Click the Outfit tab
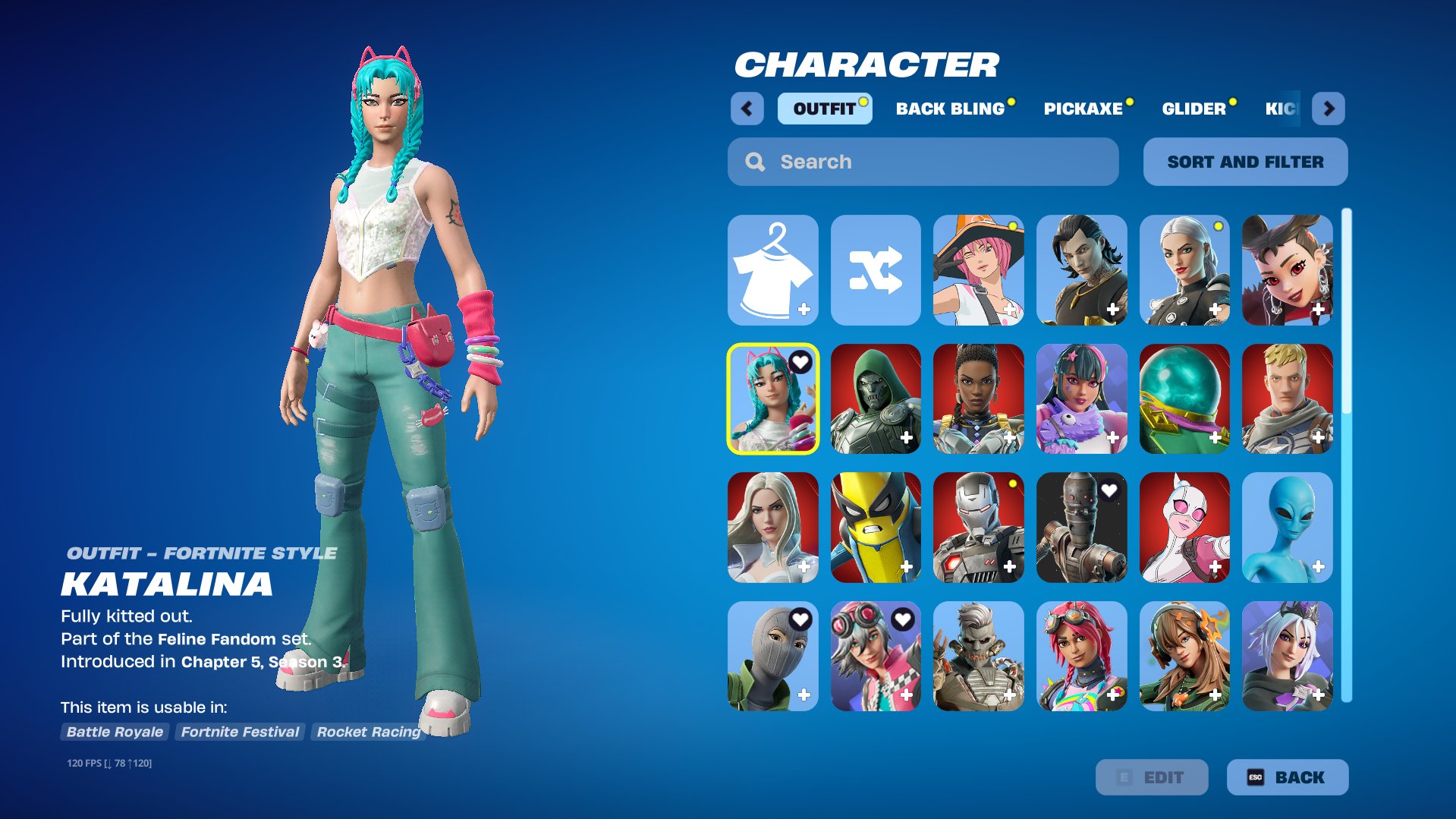The height and width of the screenshot is (819, 1456). click(x=824, y=109)
